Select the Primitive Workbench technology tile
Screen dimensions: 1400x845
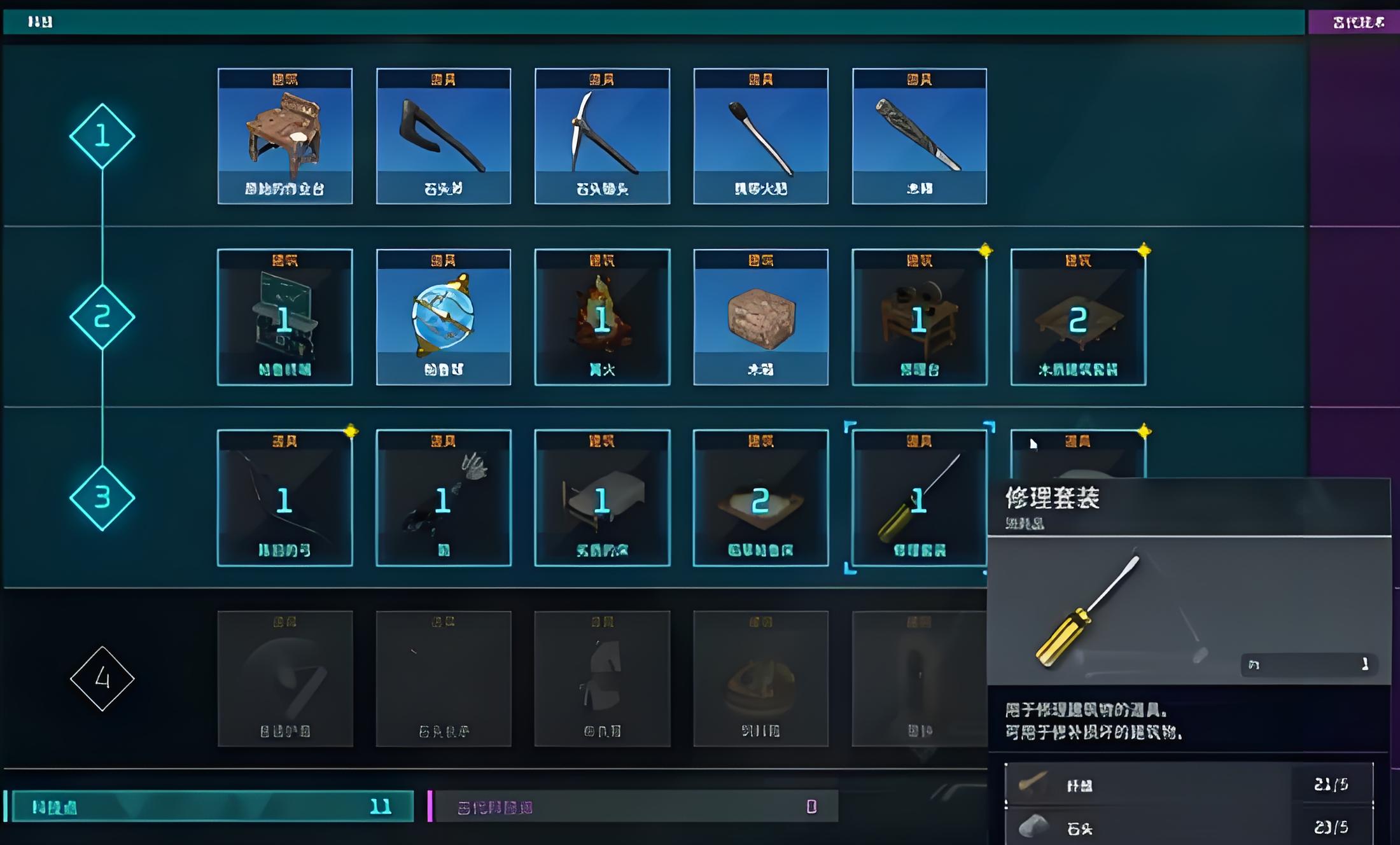point(284,136)
